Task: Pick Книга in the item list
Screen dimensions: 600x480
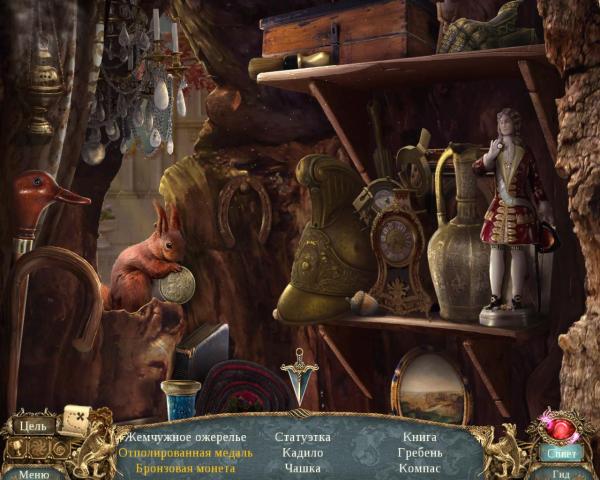Action: 419,437
